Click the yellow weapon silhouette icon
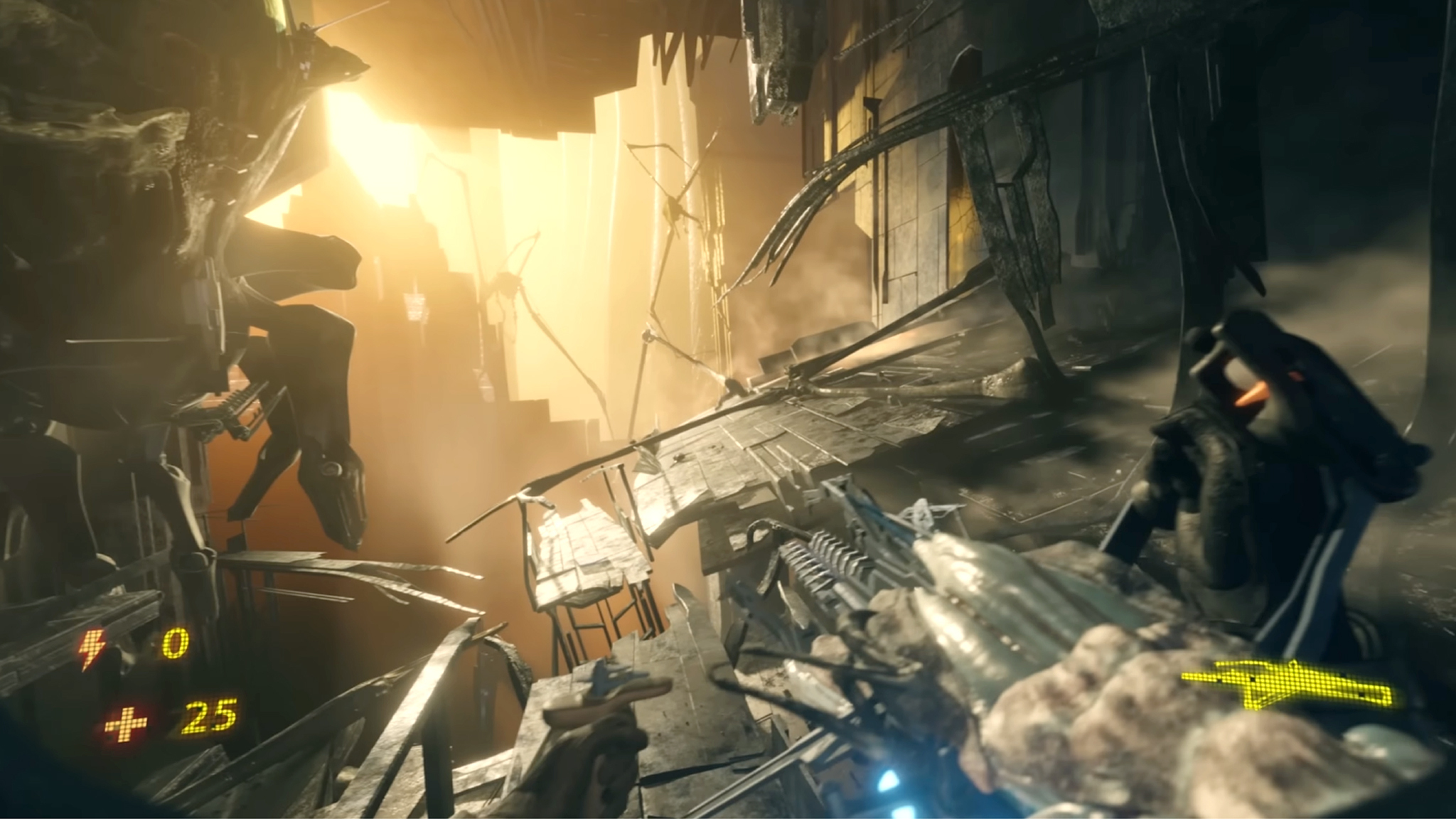The width and height of the screenshot is (1456, 819). (1287, 685)
